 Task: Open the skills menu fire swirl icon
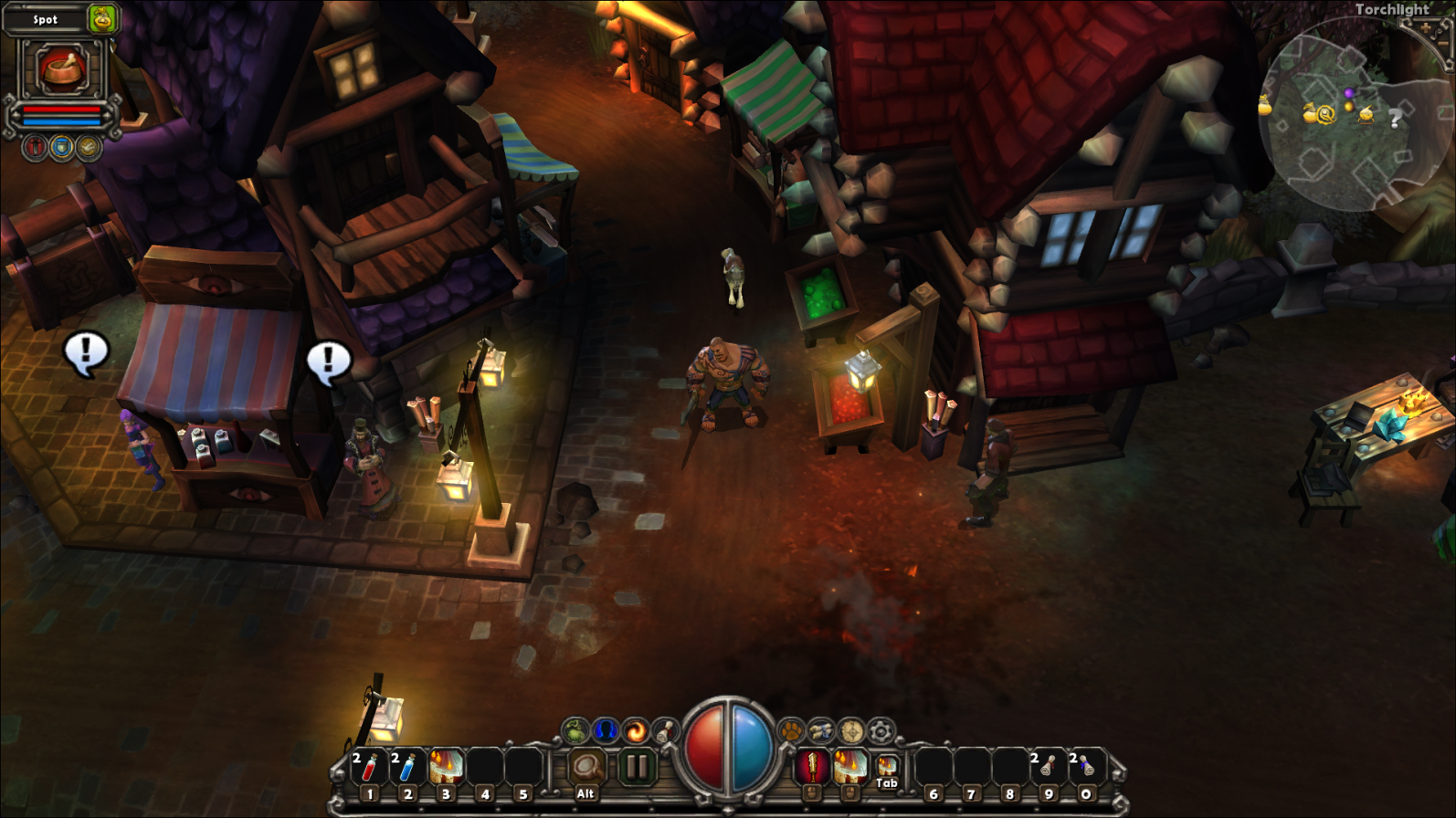point(635,730)
